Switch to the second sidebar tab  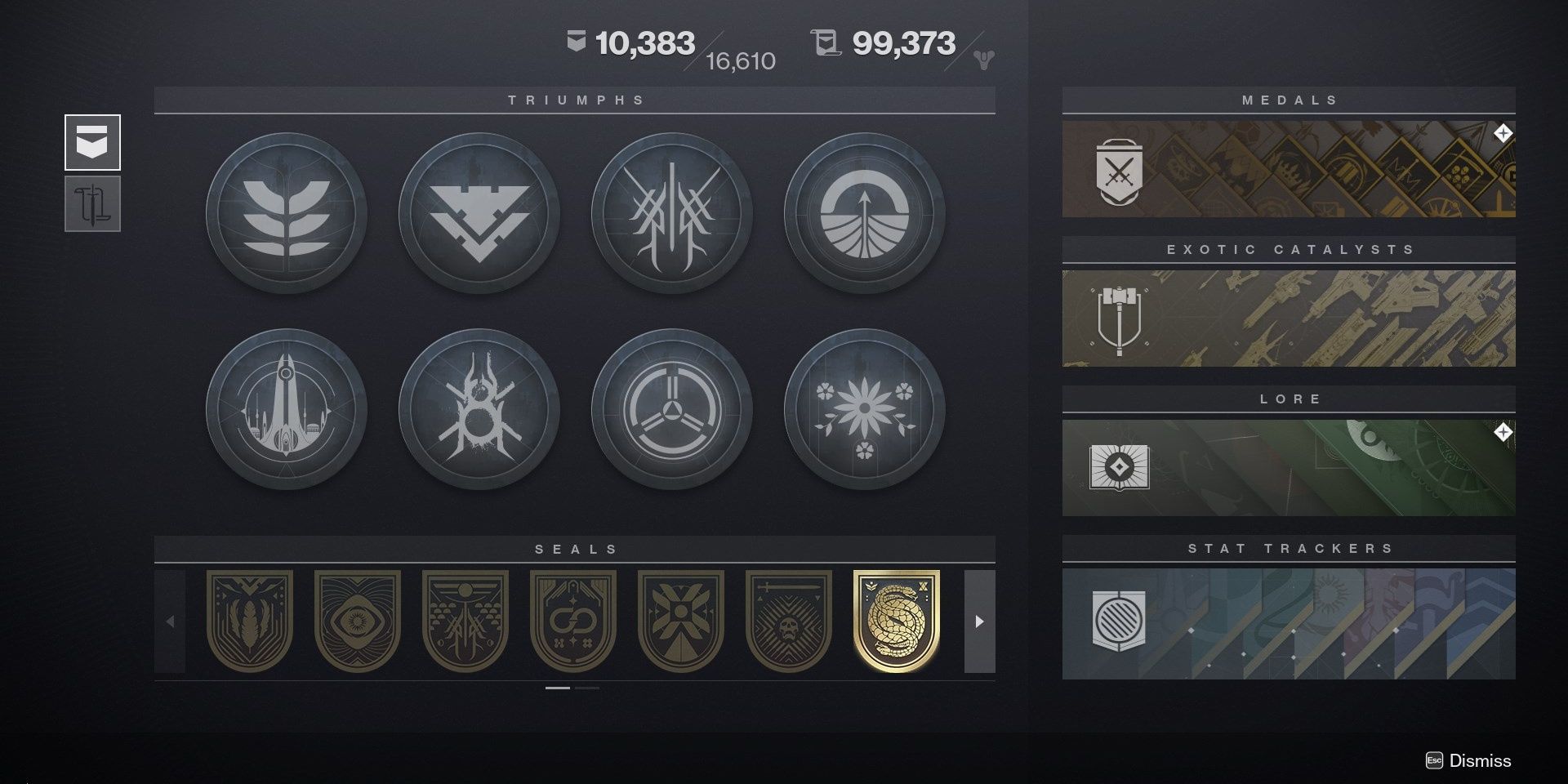coord(92,204)
